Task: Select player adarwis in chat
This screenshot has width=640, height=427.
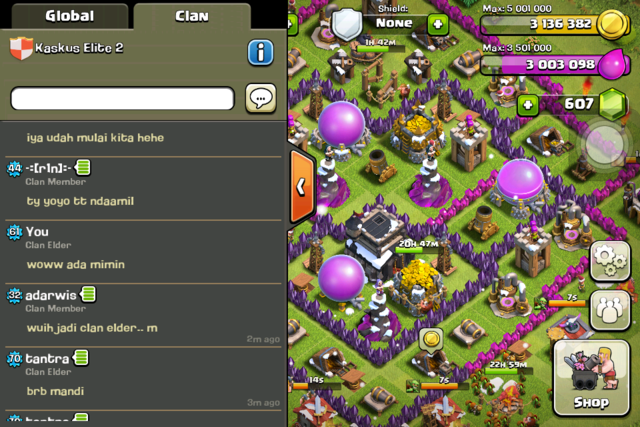Action: (52, 295)
